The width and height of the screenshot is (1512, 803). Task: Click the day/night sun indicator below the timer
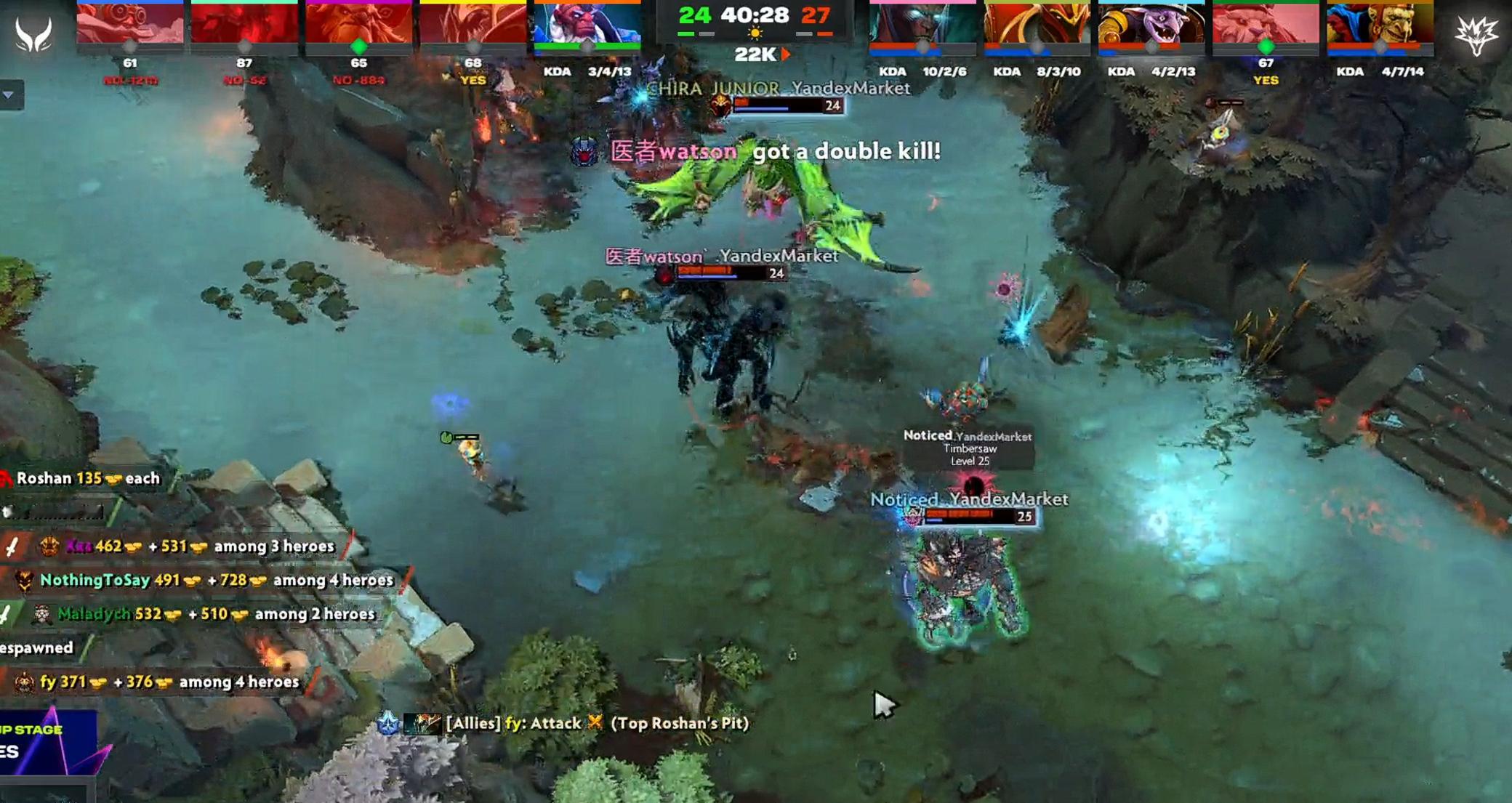(x=756, y=33)
